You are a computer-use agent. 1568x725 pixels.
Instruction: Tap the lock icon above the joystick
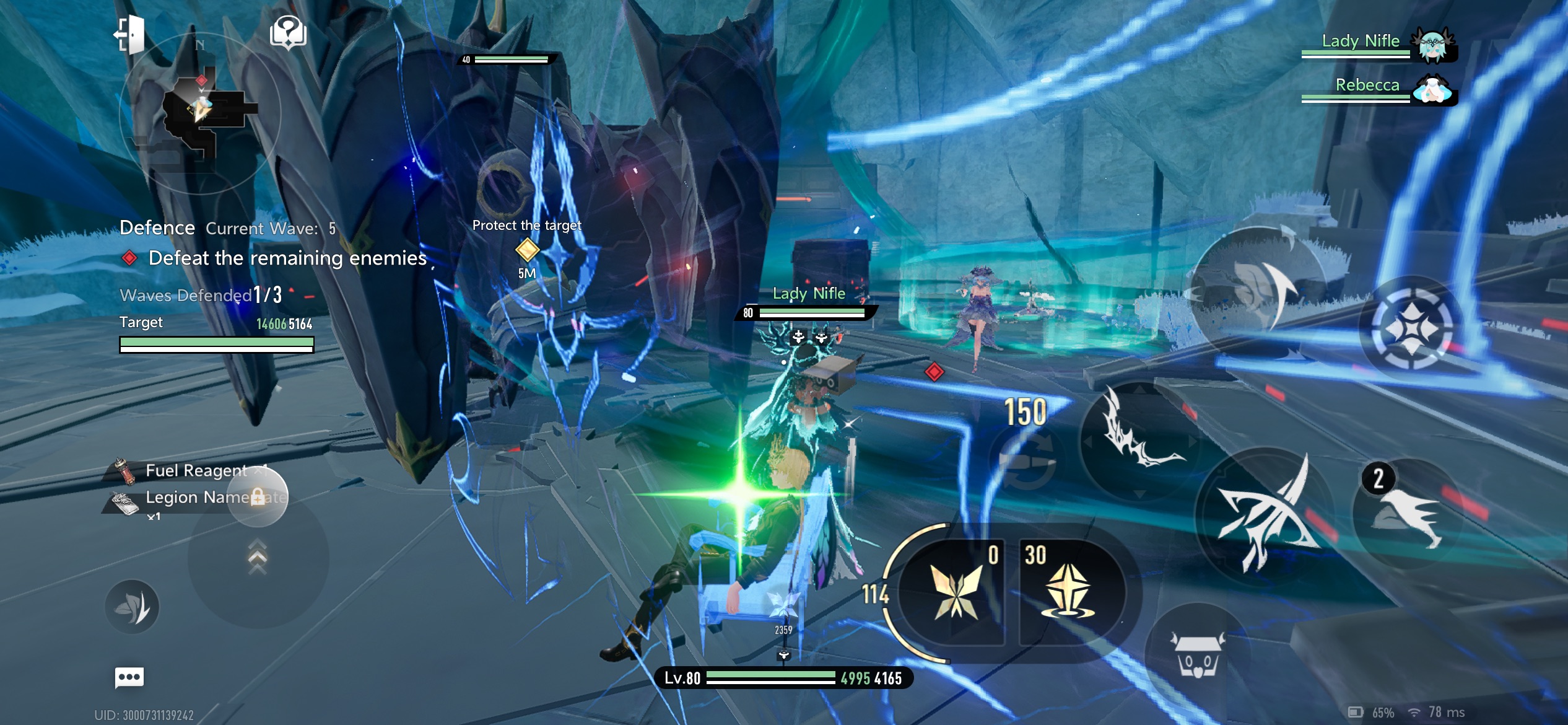tap(258, 496)
